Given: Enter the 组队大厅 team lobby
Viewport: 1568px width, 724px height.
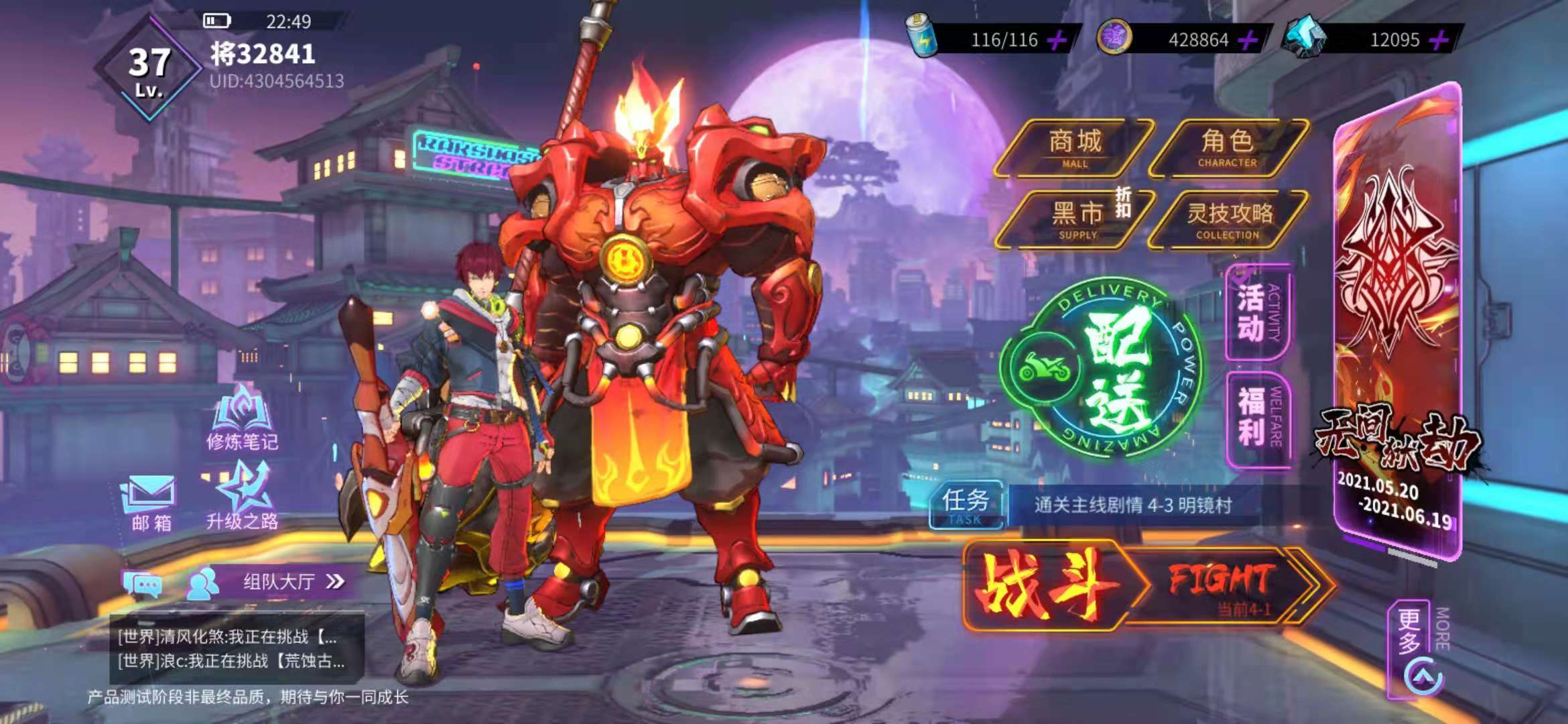Looking at the screenshot, I should tap(278, 581).
